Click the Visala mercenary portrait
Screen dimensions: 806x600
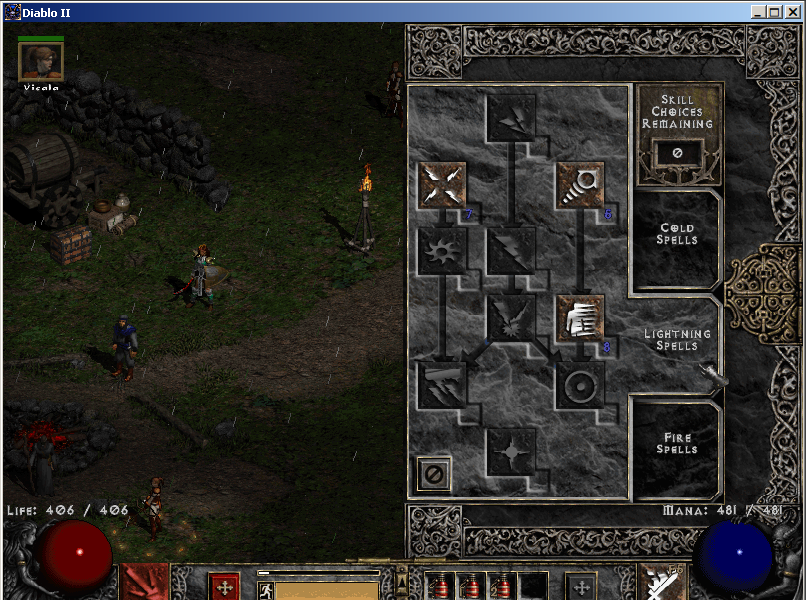(41, 62)
